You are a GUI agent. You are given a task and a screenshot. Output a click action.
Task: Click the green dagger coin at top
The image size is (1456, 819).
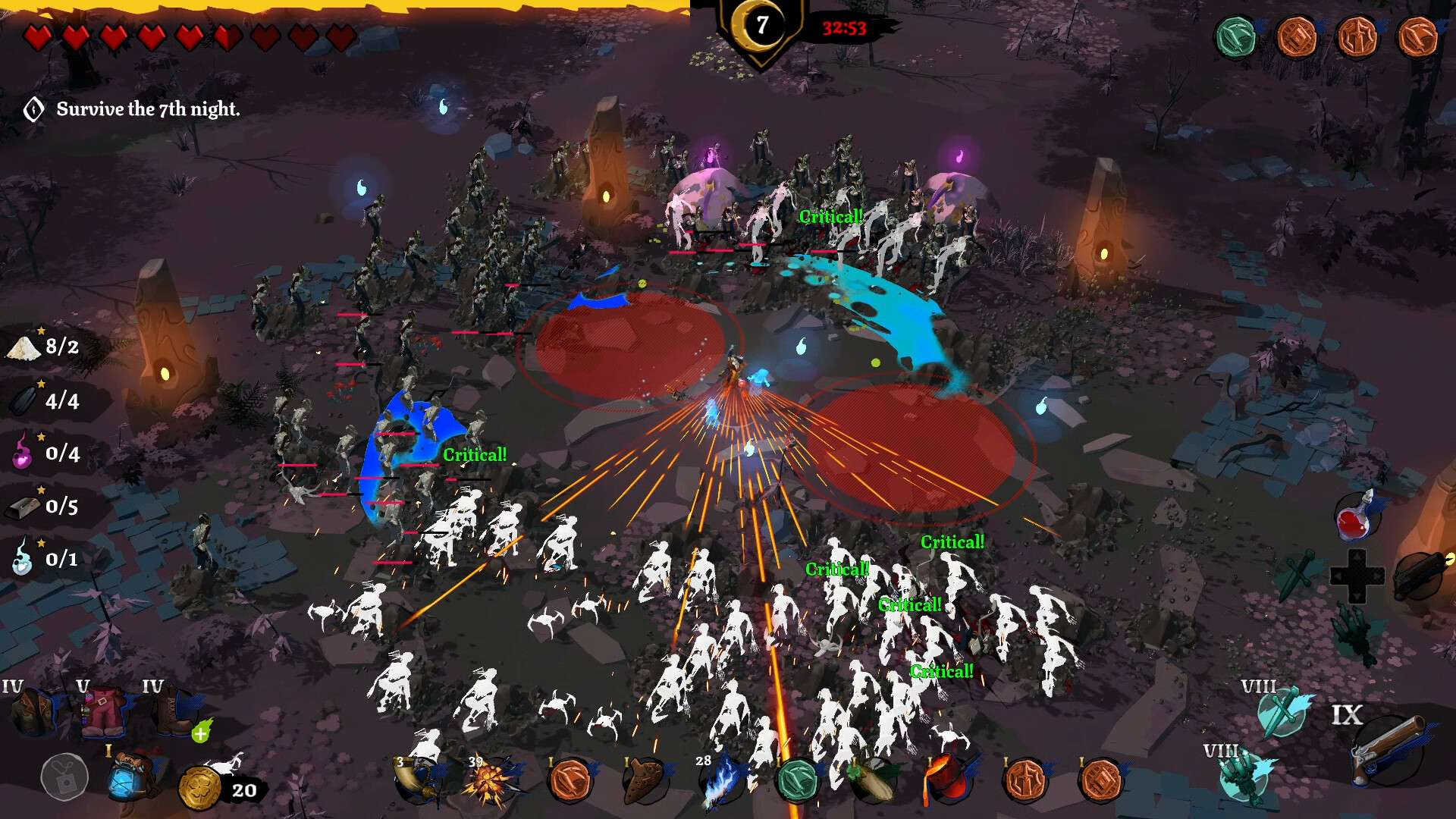pyautogui.click(x=1236, y=36)
